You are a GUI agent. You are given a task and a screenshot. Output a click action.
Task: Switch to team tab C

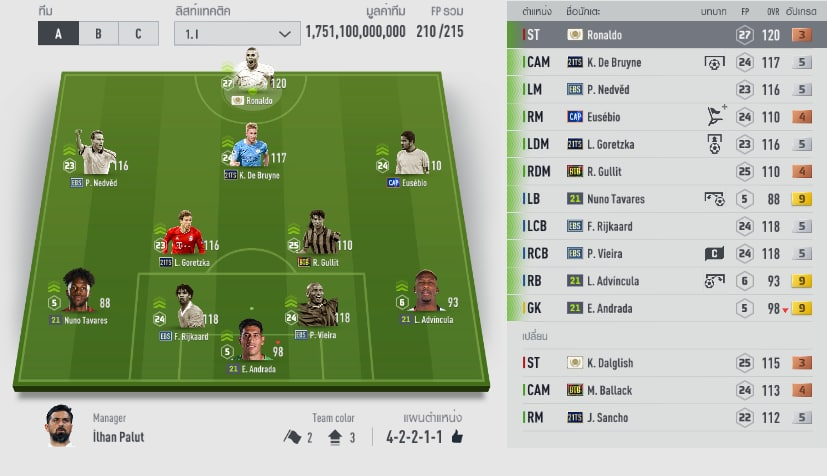coord(137,33)
